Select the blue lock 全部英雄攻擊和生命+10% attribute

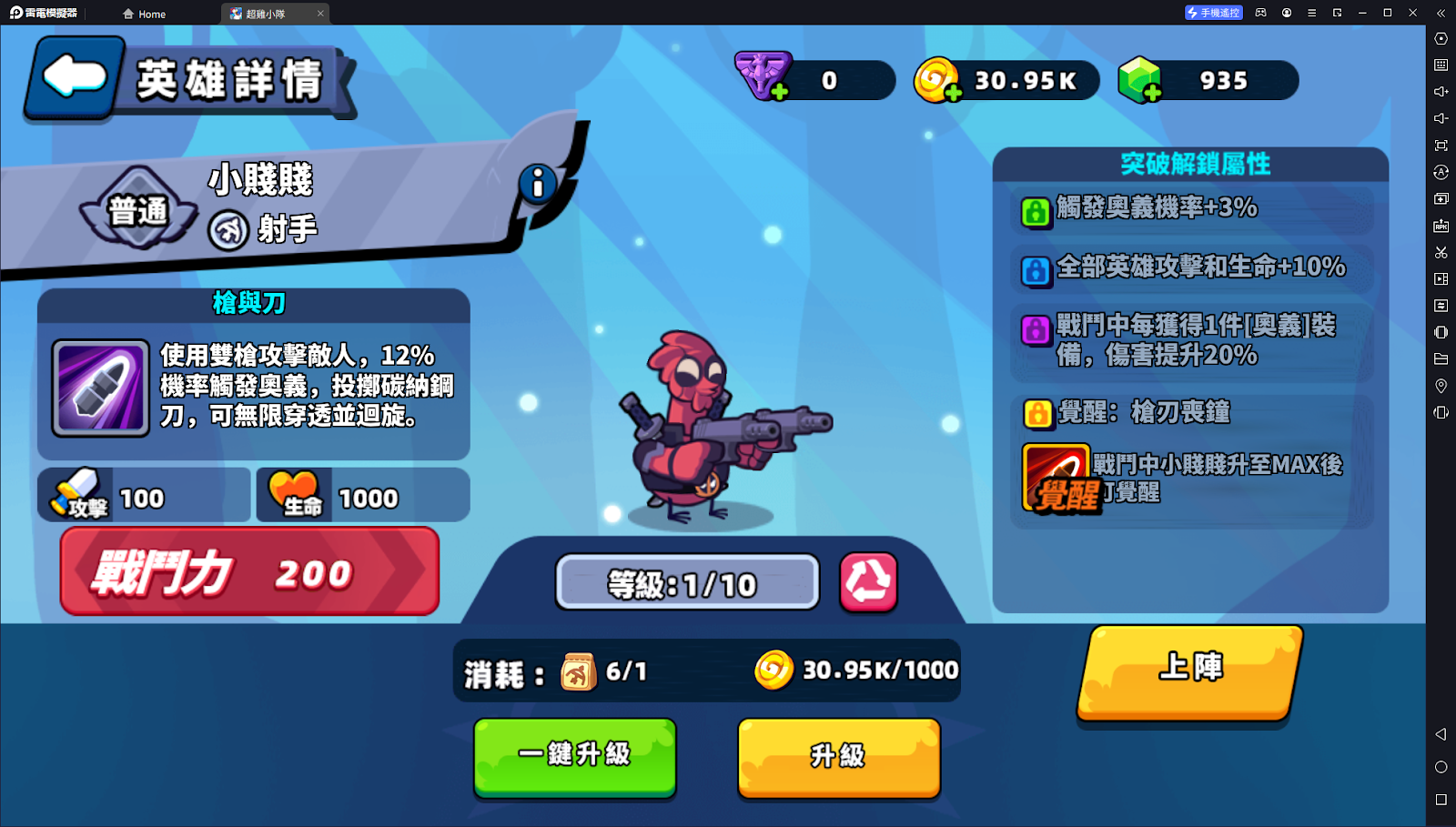click(1036, 270)
